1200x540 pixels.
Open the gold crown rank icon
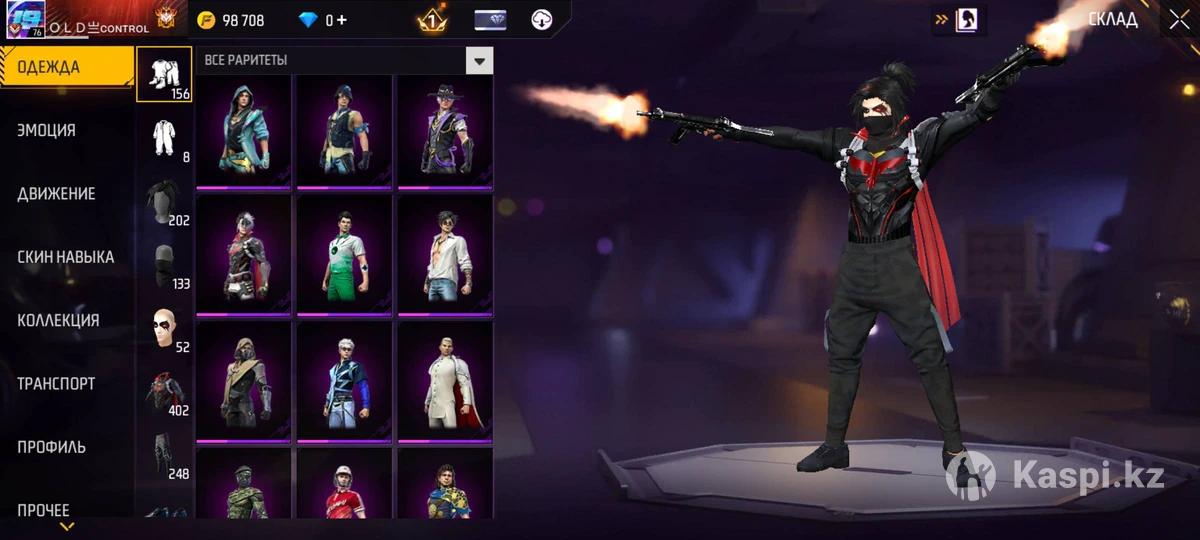tap(431, 20)
